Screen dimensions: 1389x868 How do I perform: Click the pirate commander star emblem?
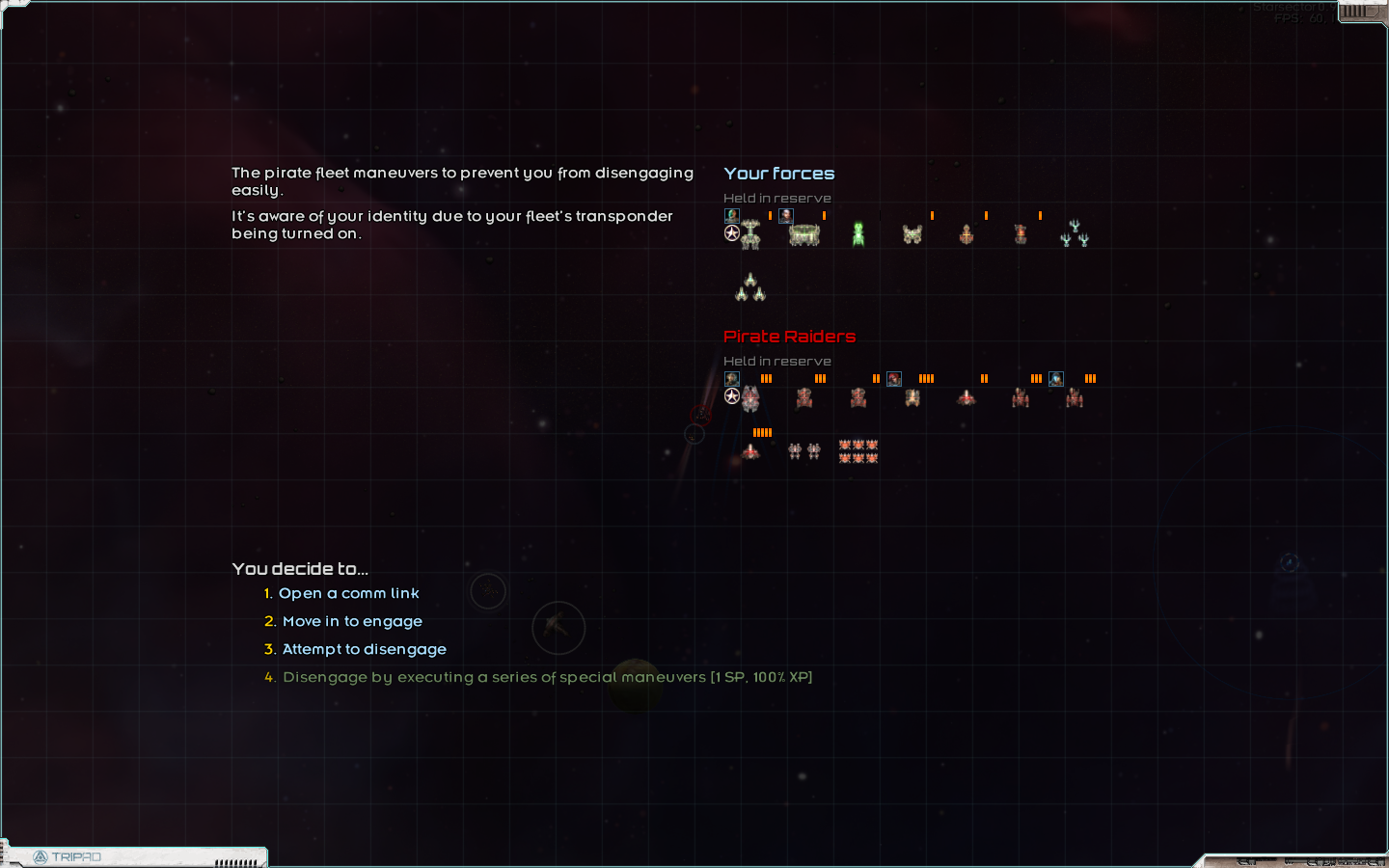732,395
